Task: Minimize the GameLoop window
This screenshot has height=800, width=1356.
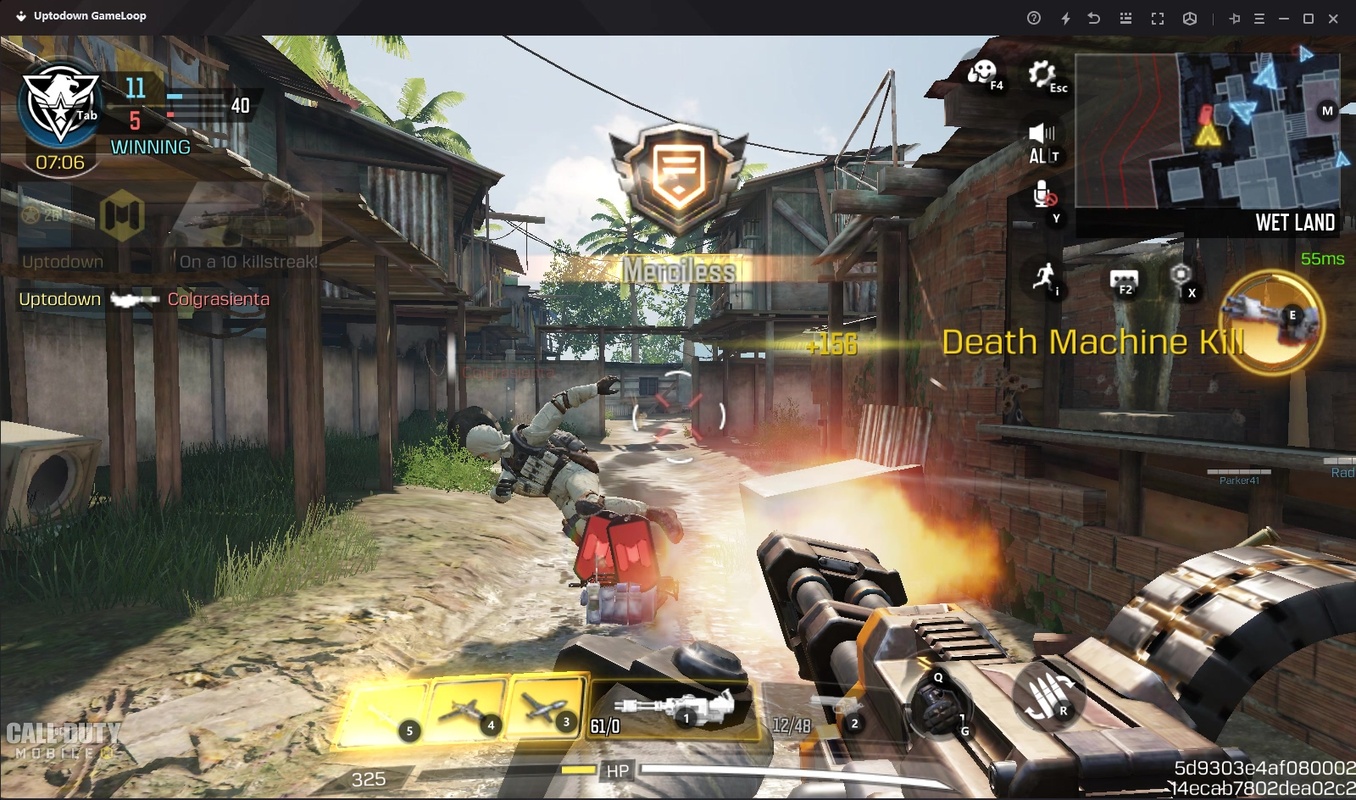Action: pos(1284,18)
